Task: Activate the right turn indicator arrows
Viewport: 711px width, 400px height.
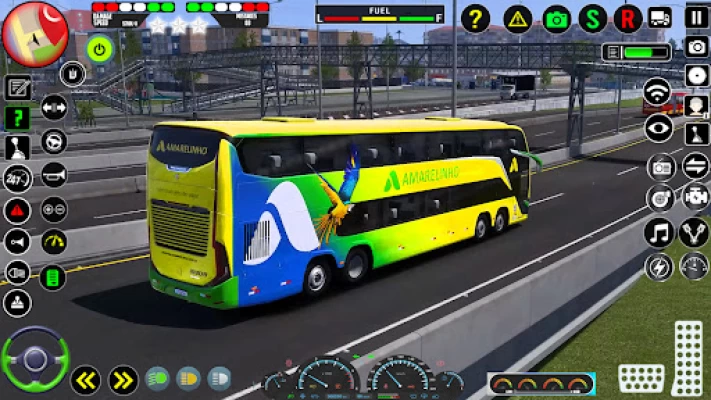Action: click(x=122, y=380)
